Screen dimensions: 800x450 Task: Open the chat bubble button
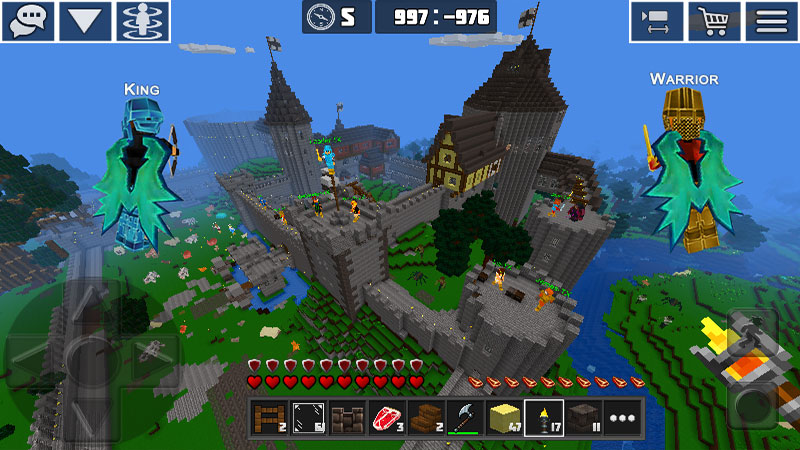(28, 21)
